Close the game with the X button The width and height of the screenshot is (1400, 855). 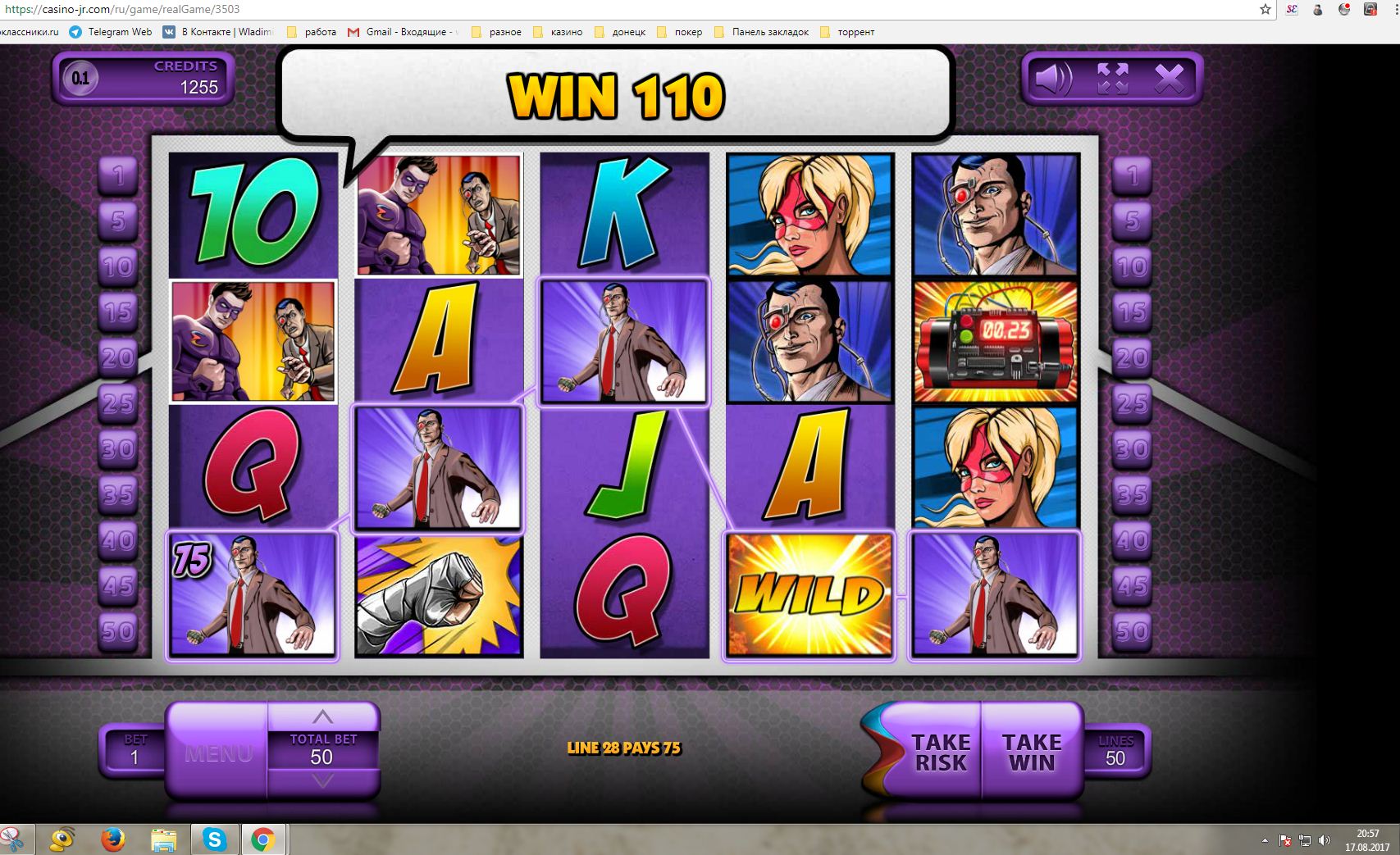pyautogui.click(x=1169, y=80)
